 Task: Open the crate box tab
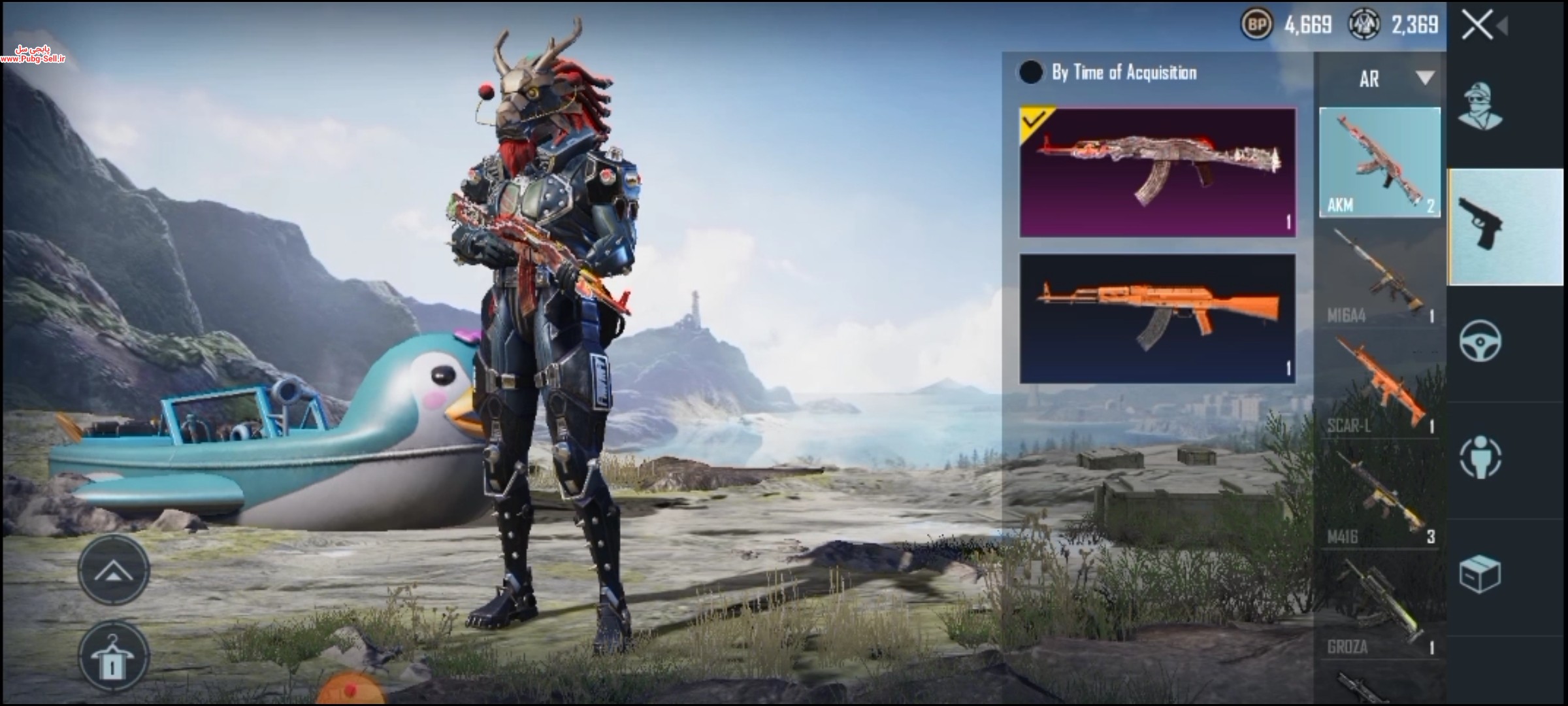pos(1480,574)
